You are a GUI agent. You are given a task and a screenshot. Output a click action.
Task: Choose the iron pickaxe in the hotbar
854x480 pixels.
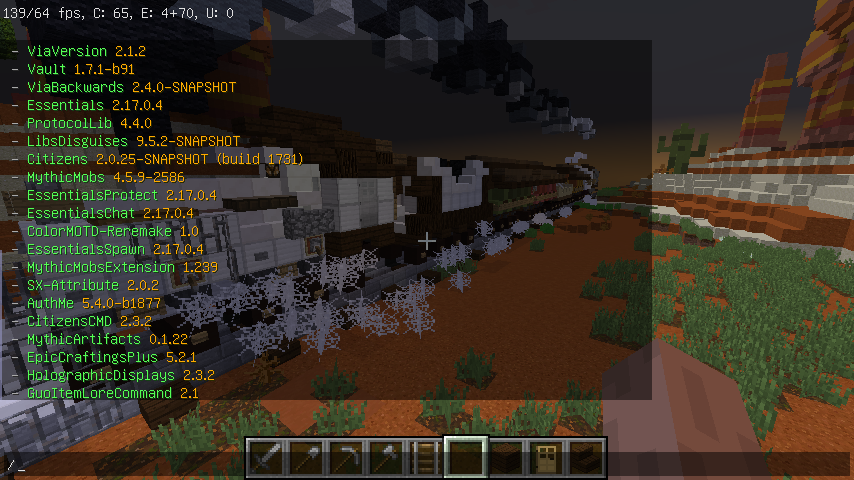pyautogui.click(x=346, y=458)
